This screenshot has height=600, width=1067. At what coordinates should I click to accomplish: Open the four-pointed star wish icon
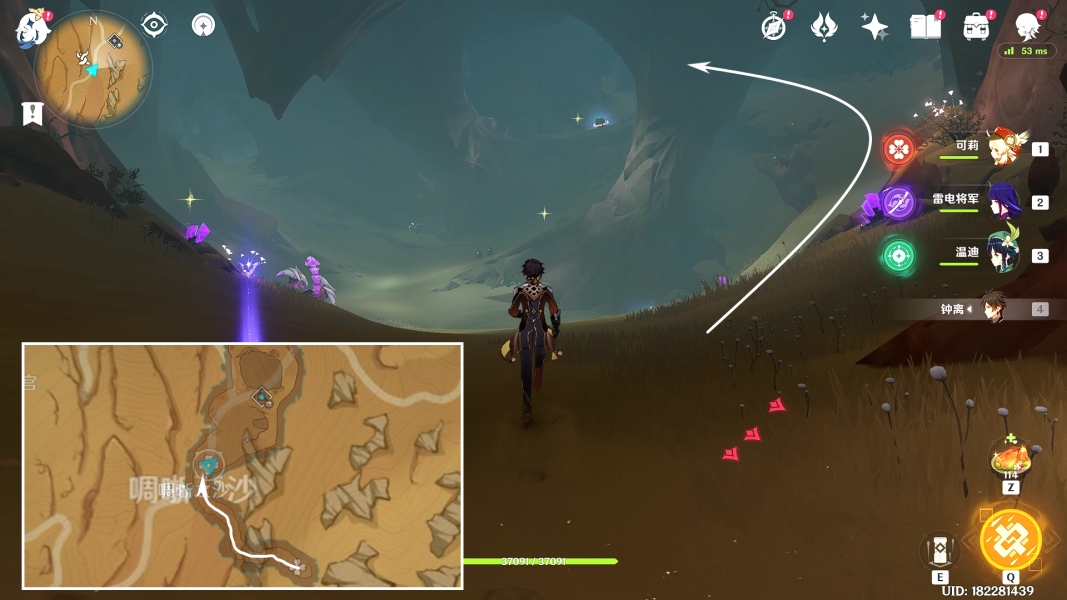tap(874, 27)
